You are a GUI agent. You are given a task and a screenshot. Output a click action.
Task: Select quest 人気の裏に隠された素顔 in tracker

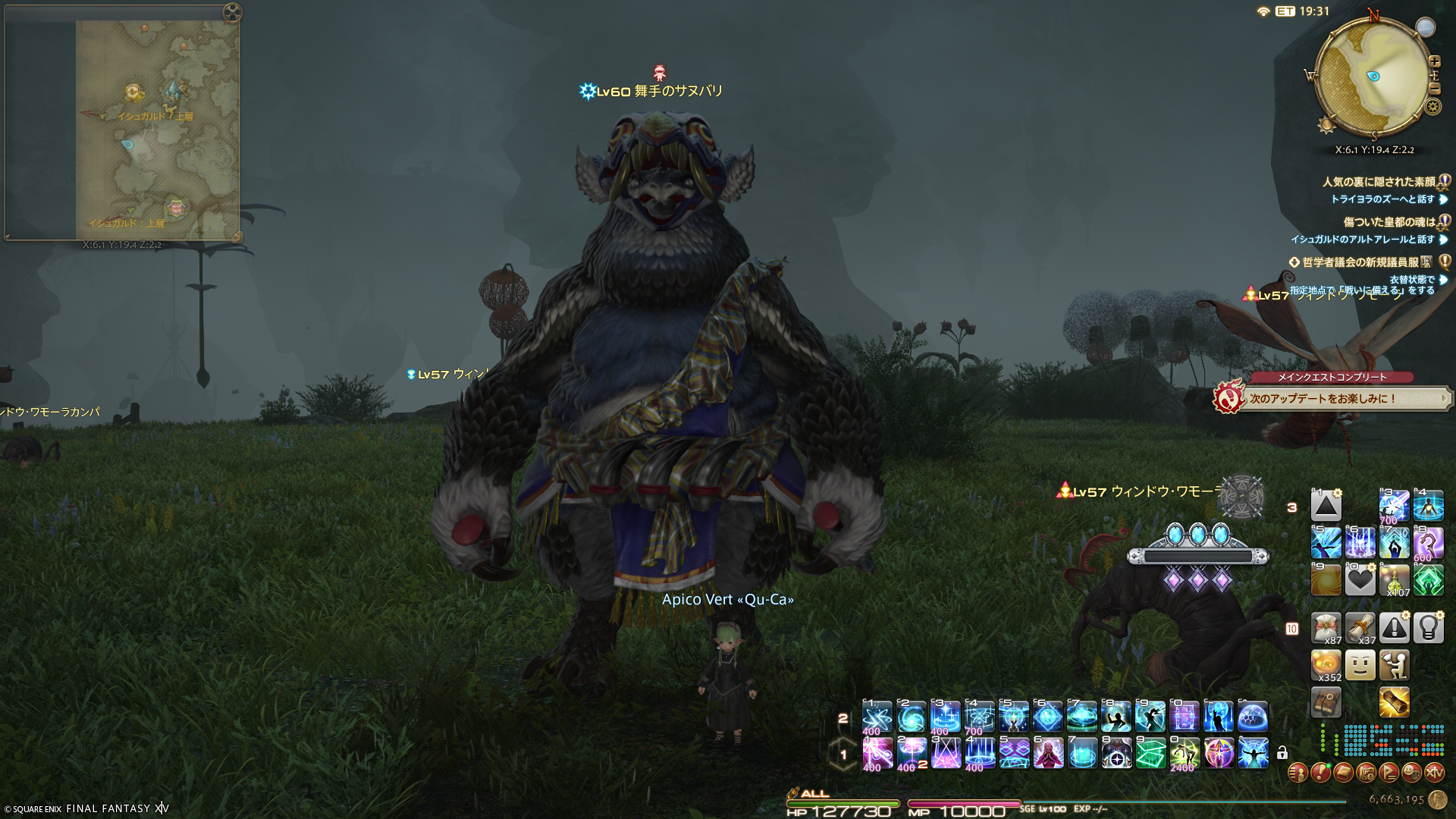(x=1379, y=182)
